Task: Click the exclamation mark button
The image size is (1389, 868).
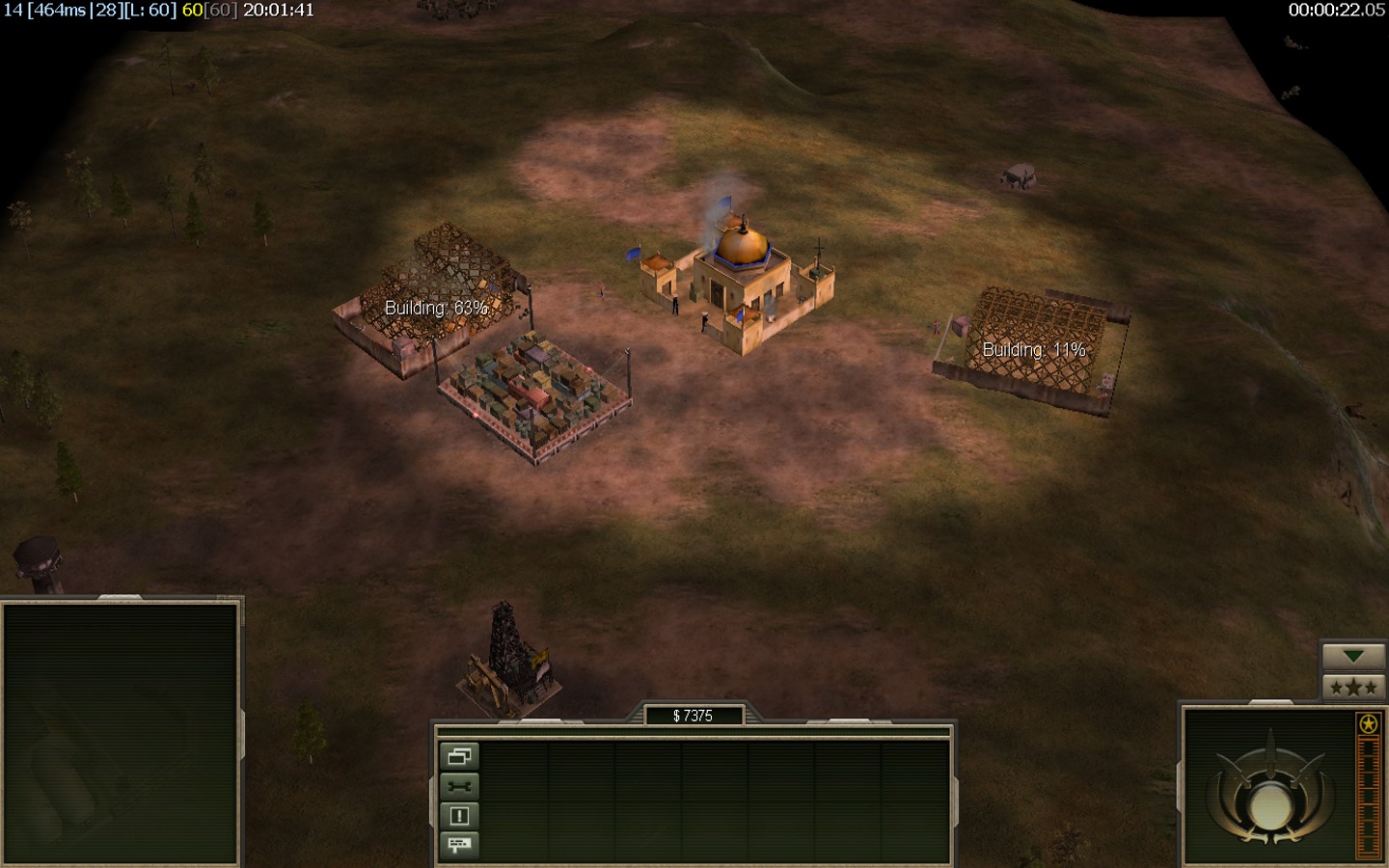Action: (x=459, y=816)
